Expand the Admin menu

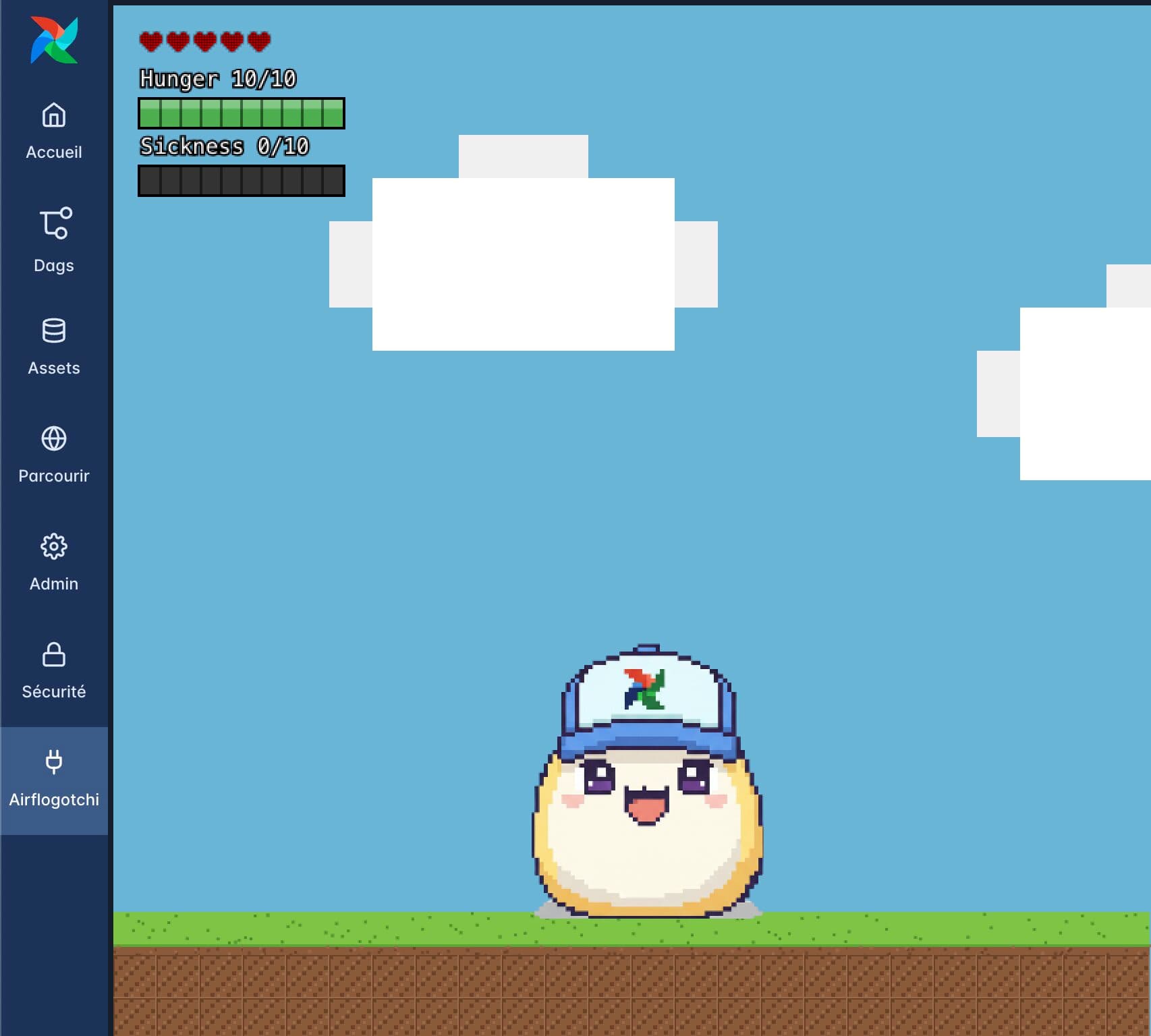(x=54, y=584)
